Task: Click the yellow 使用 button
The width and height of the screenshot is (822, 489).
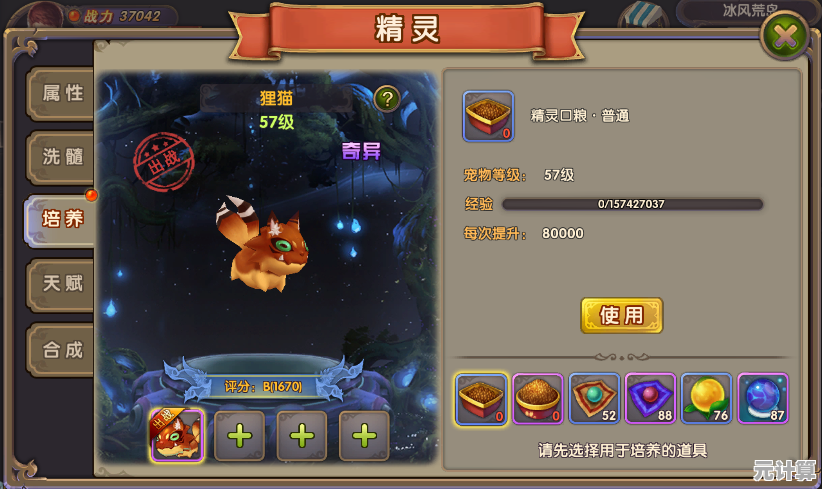Action: pyautogui.click(x=621, y=315)
